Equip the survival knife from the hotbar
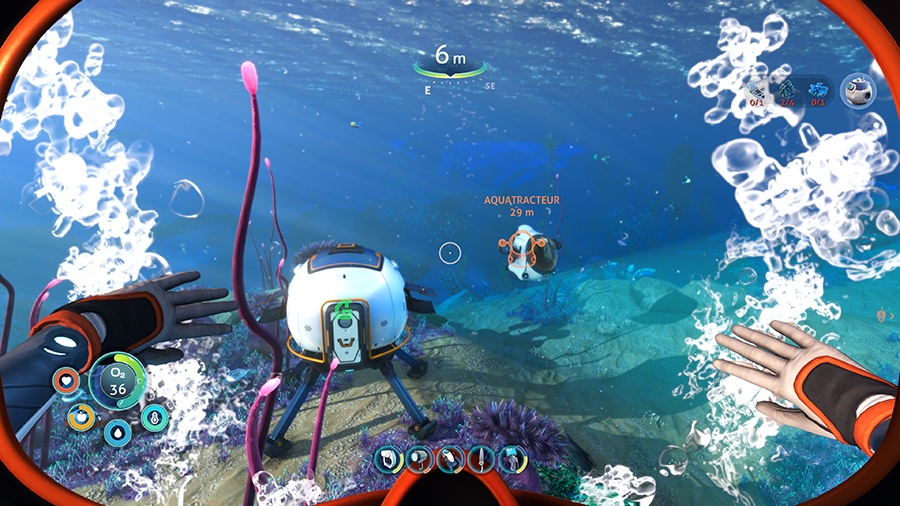The height and width of the screenshot is (506, 900). coord(482,459)
